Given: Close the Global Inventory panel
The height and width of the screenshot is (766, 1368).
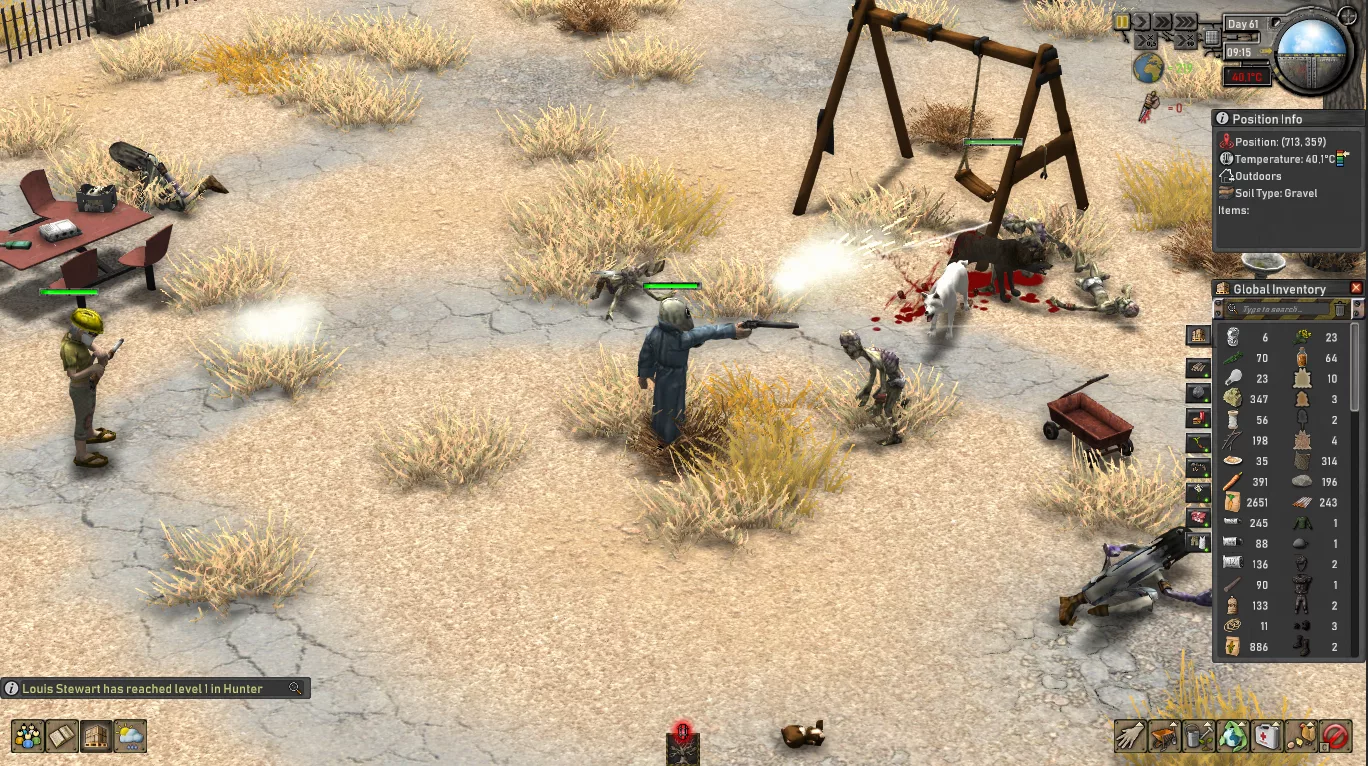Looking at the screenshot, I should pyautogui.click(x=1356, y=288).
